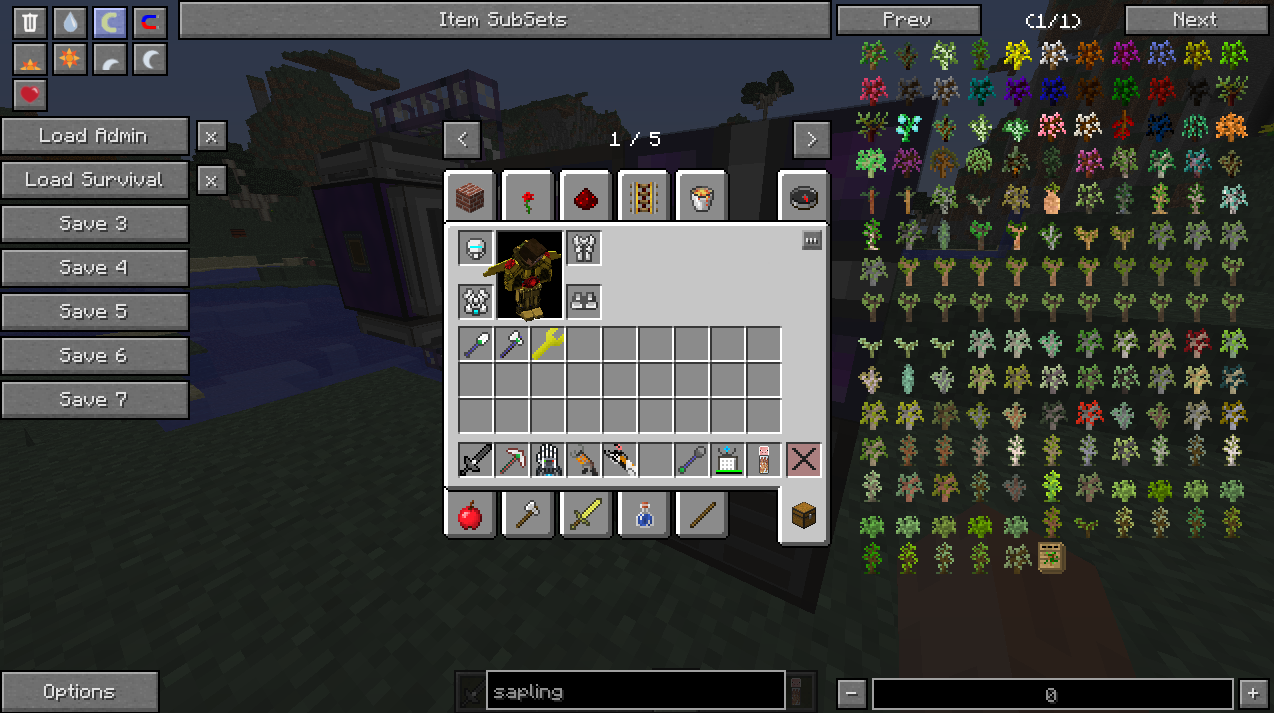Select the Save 7 slot
This screenshot has width=1274, height=713.
[94, 400]
